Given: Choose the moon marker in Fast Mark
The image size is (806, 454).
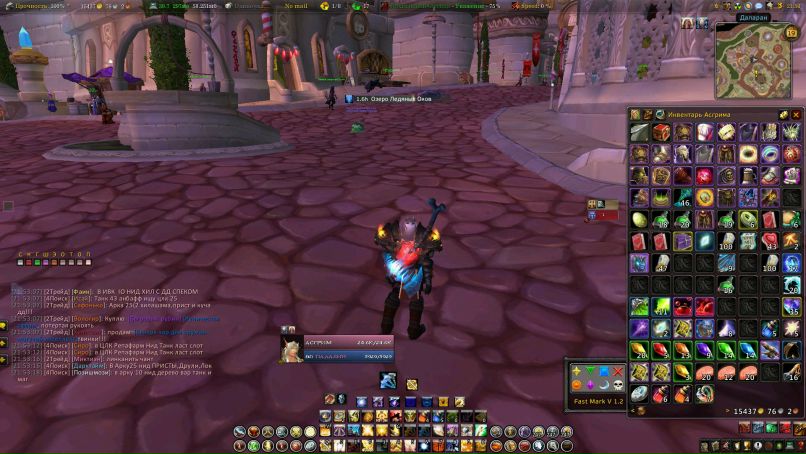Looking at the screenshot, I should 605,386.
